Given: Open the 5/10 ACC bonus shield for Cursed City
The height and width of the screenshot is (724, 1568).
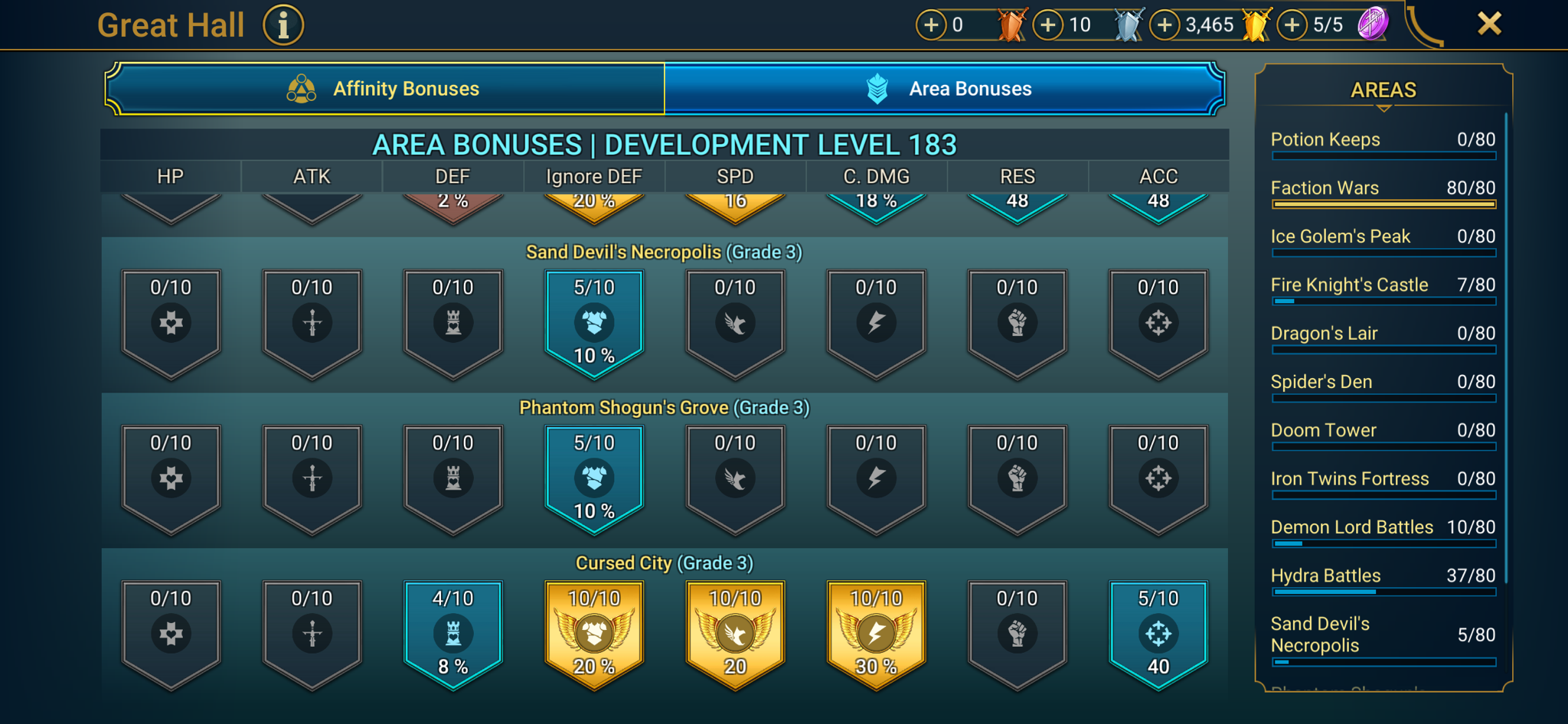Looking at the screenshot, I should 1158,633.
